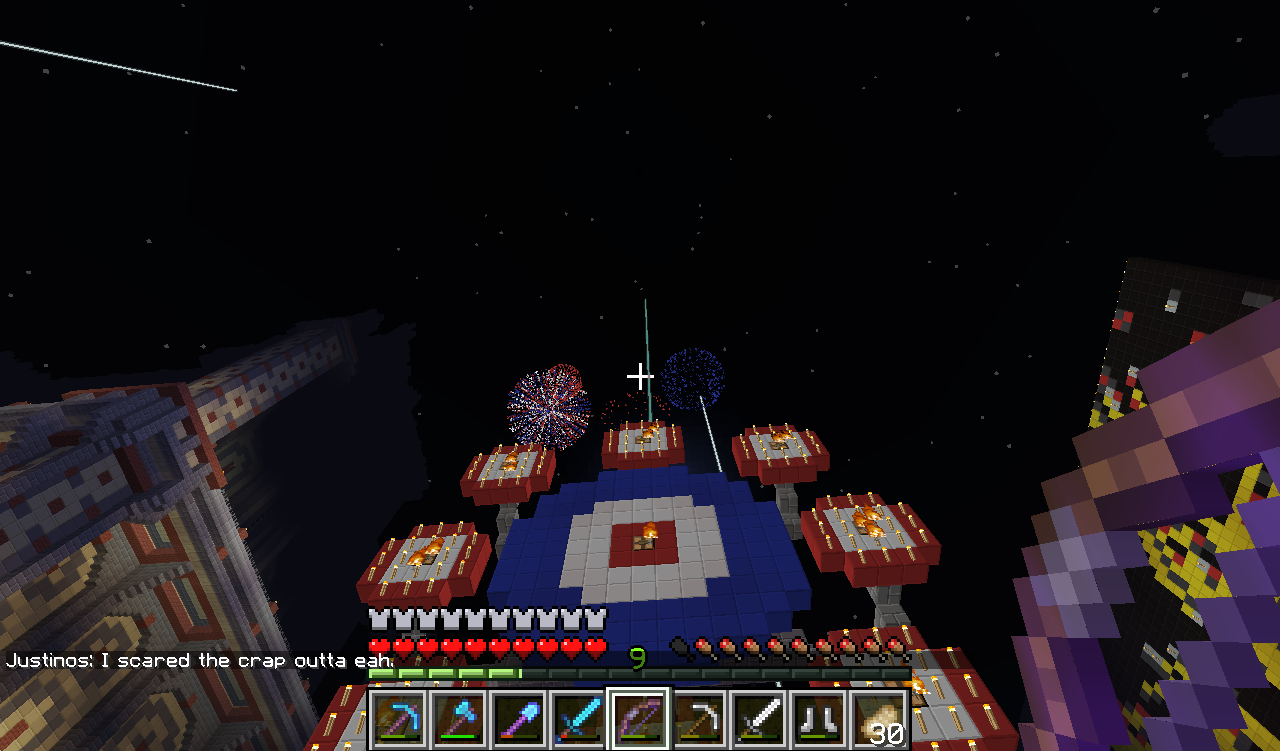Image resolution: width=1280 pixels, height=751 pixels.
Task: Select the diamond sword hotbar slot
Action: [x=579, y=719]
